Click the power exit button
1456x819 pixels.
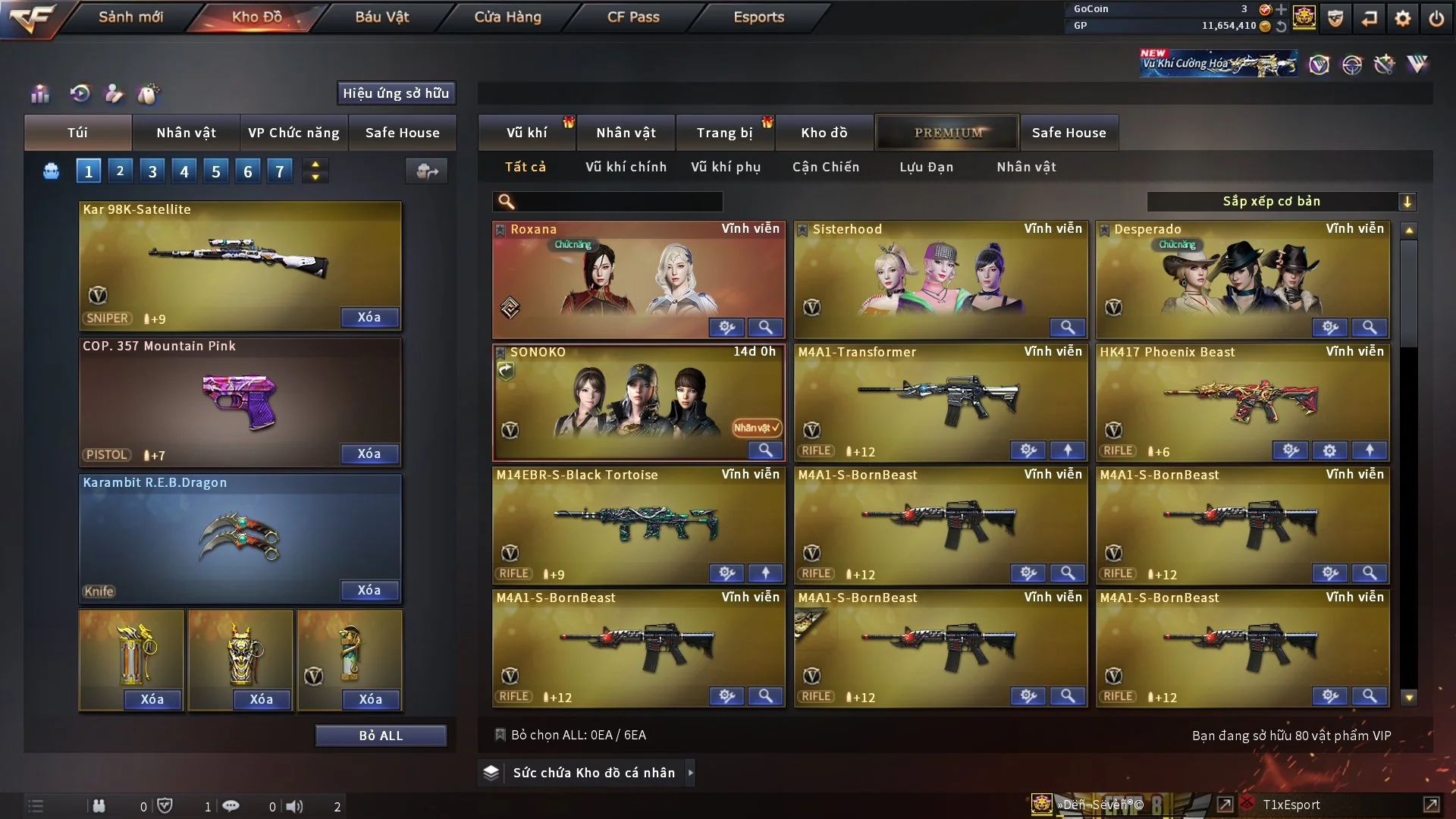tap(1436, 18)
